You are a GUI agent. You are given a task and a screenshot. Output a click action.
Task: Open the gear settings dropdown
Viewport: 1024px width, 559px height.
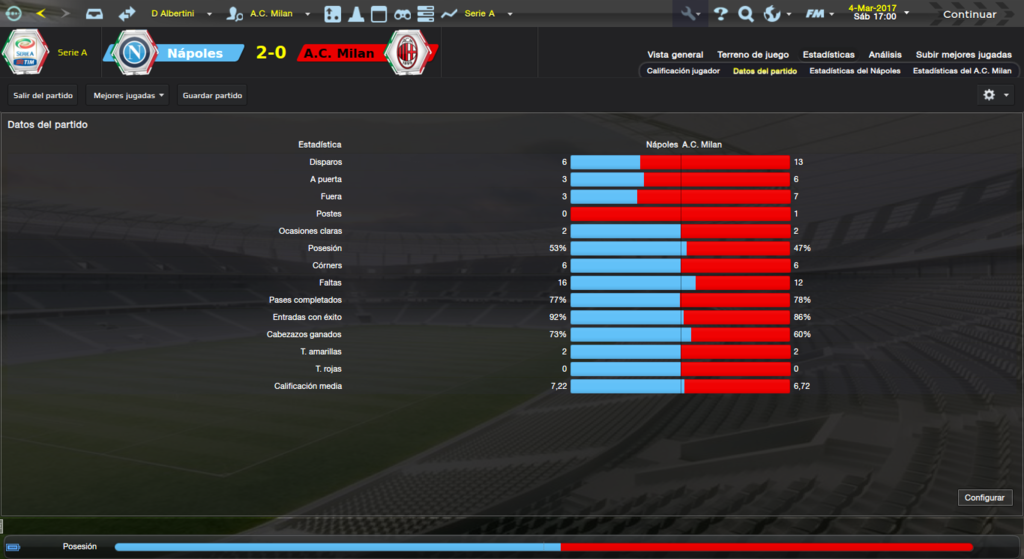[996, 95]
